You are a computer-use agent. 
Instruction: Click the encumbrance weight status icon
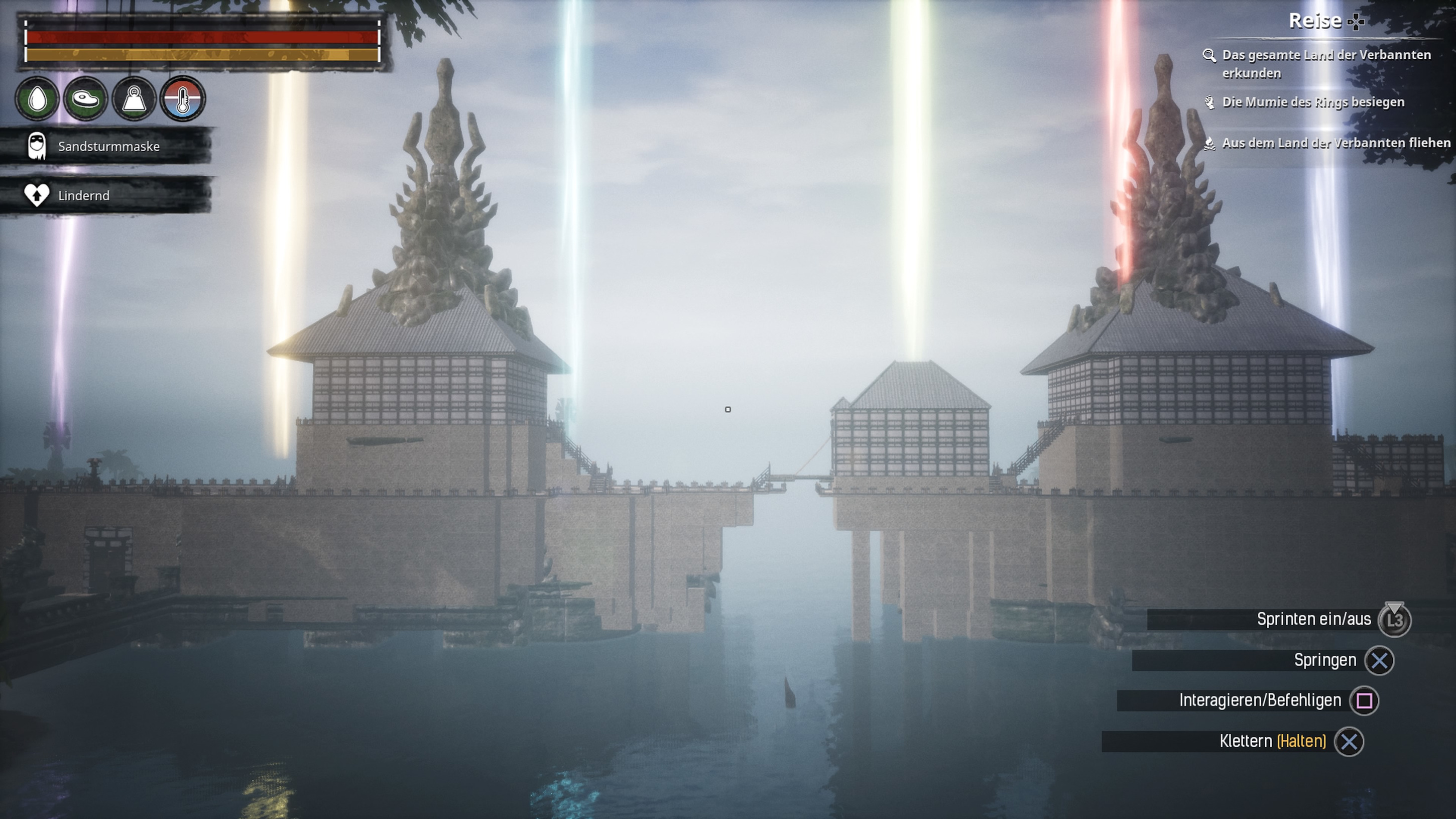click(134, 99)
